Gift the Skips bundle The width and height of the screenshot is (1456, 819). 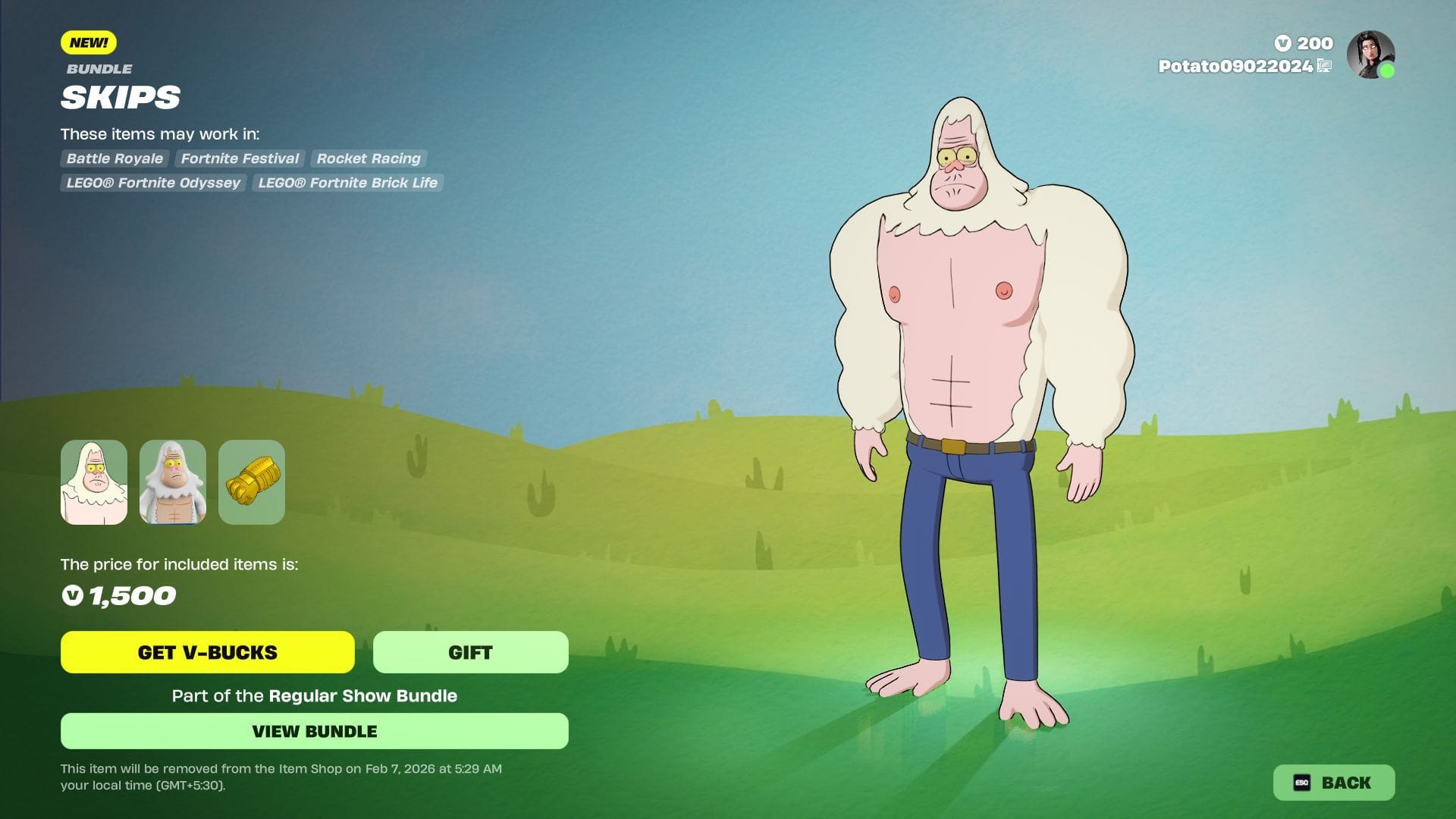coord(470,652)
